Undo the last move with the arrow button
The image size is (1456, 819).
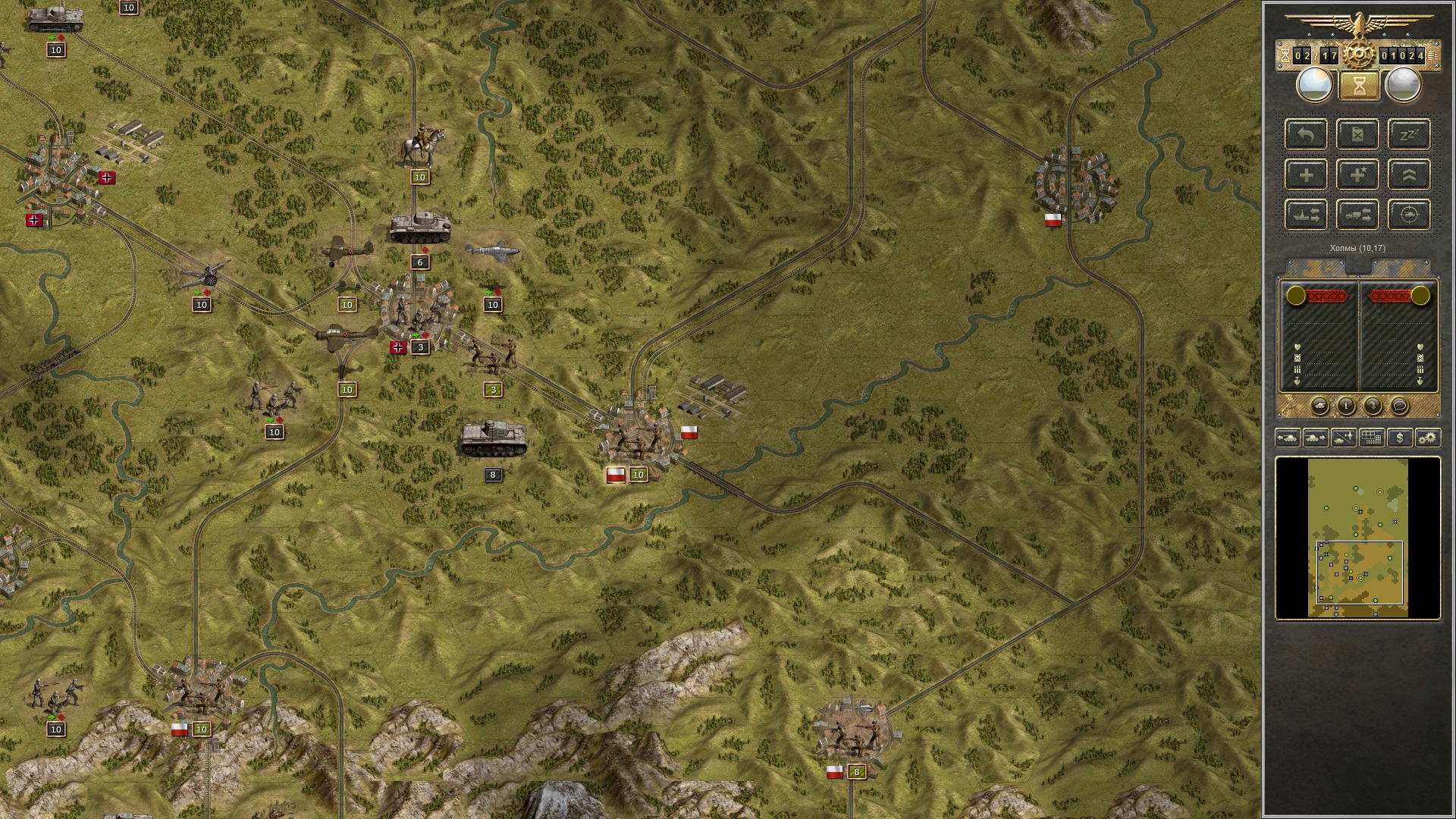point(1306,135)
